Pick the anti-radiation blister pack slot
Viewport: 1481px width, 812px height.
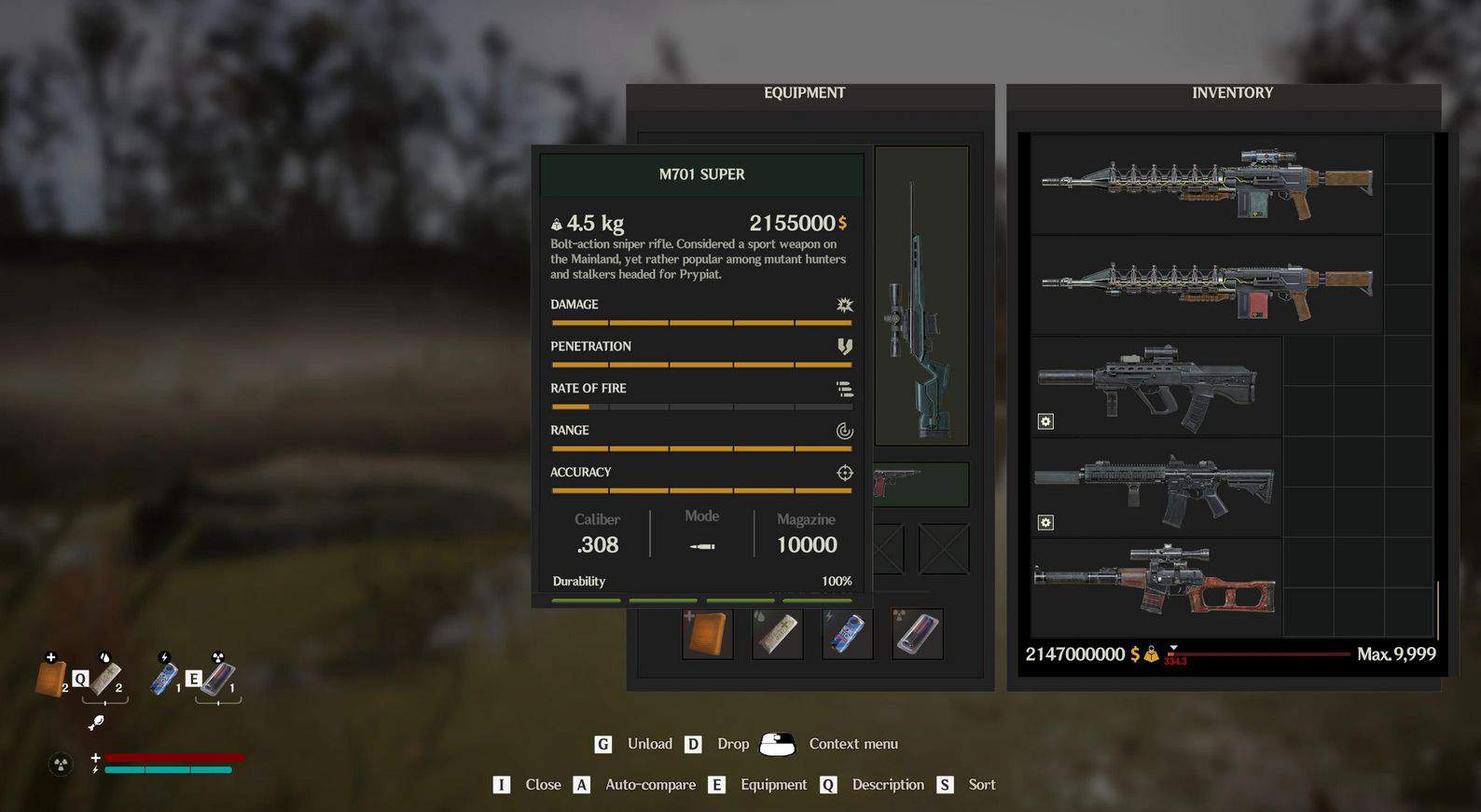pyautogui.click(x=917, y=634)
